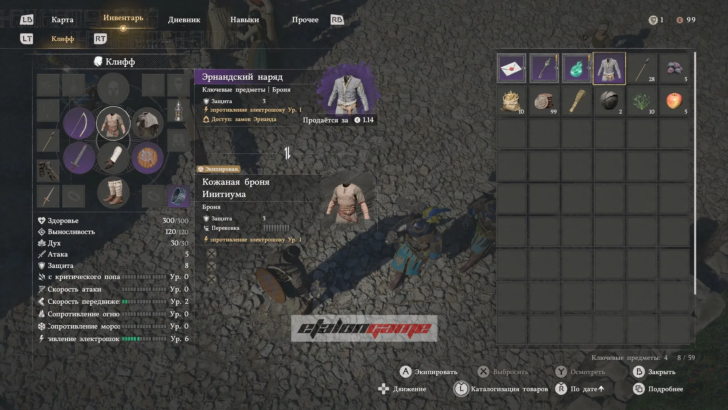The height and width of the screenshot is (410, 728).
Task: Select the sealed letter inventory item
Action: [513, 68]
